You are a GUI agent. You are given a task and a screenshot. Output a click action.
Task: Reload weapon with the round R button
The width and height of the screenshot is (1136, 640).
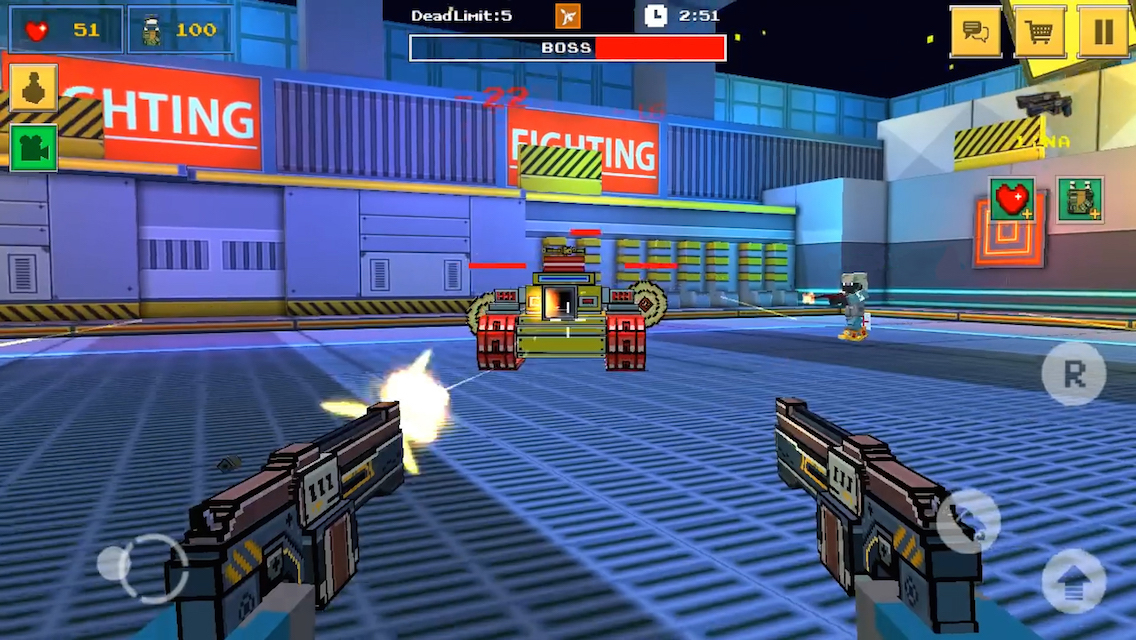[x=1074, y=374]
